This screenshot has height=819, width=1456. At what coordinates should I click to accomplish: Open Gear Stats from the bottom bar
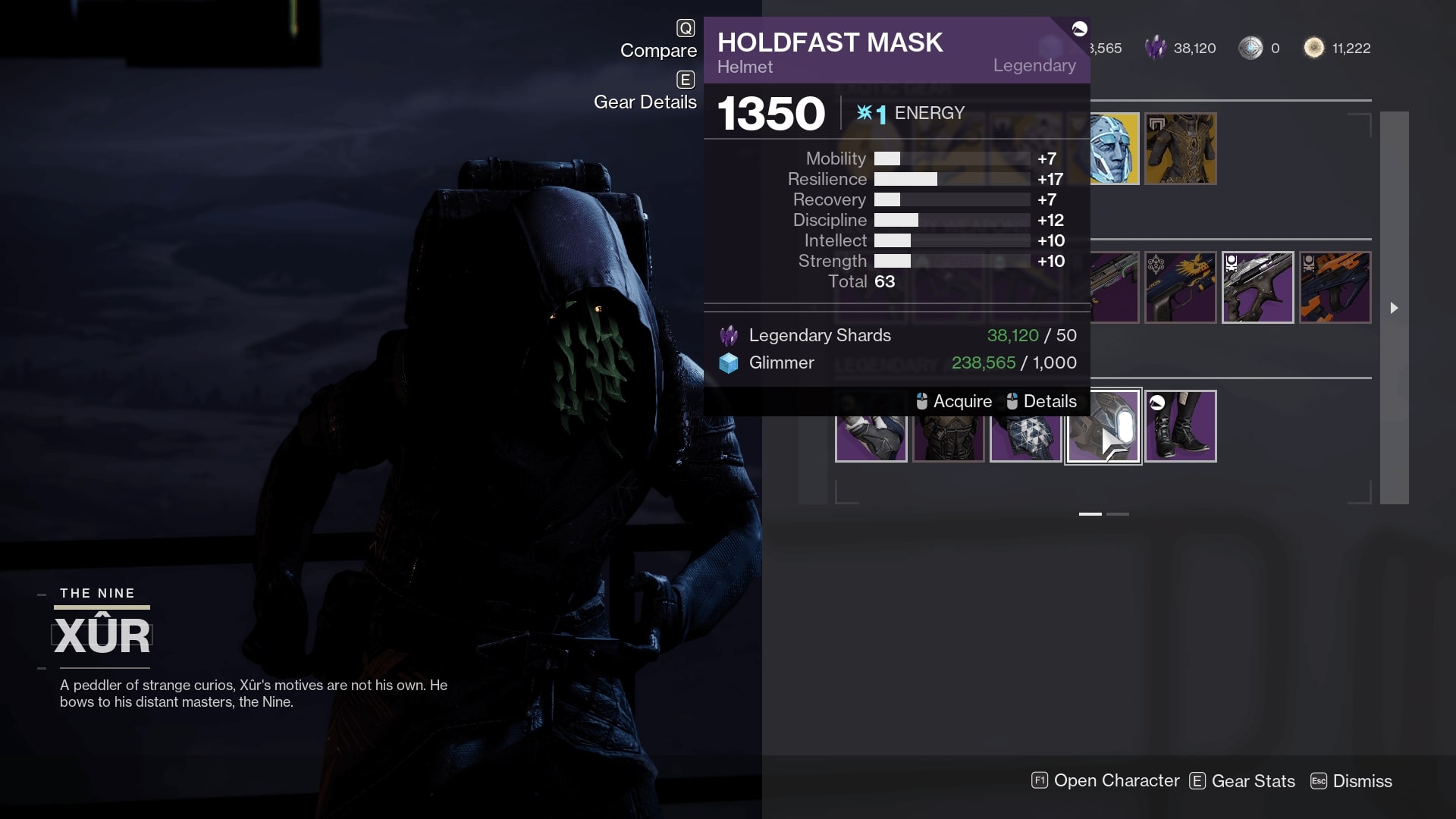pyautogui.click(x=1252, y=780)
